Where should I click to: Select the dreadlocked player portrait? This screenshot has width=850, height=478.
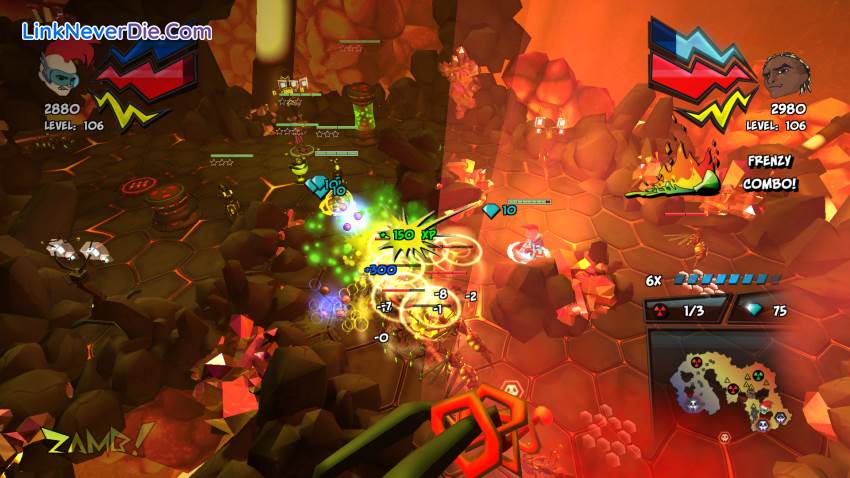point(785,75)
